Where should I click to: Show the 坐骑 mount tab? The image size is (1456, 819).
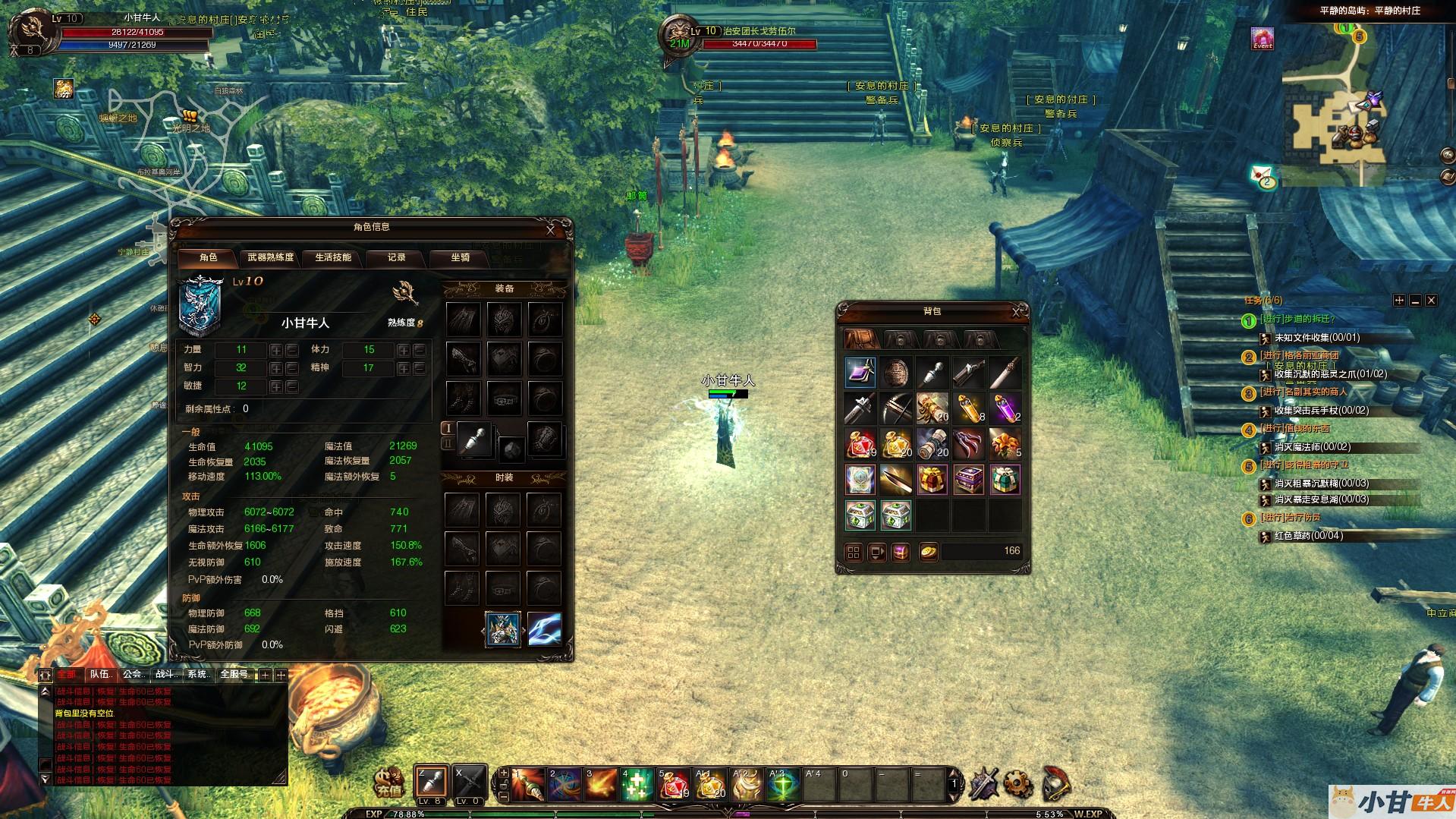(461, 258)
